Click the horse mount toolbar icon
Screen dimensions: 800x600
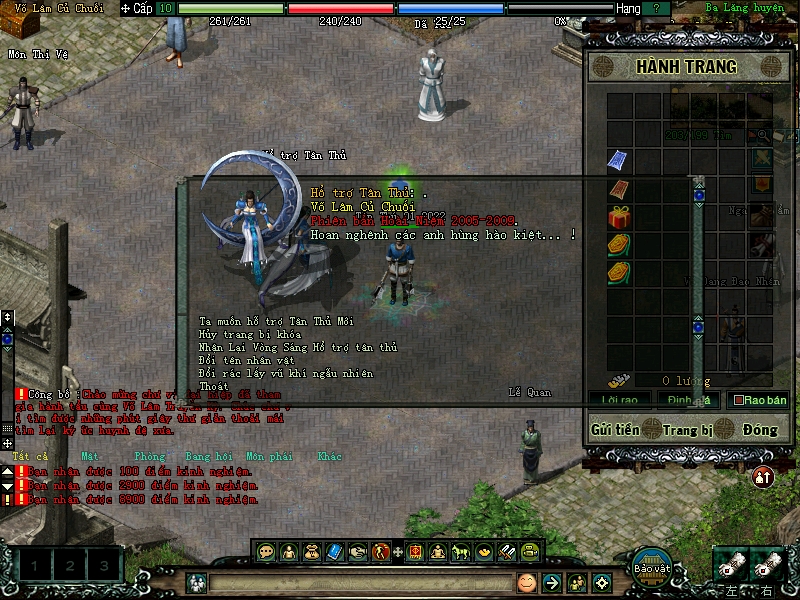point(461,551)
